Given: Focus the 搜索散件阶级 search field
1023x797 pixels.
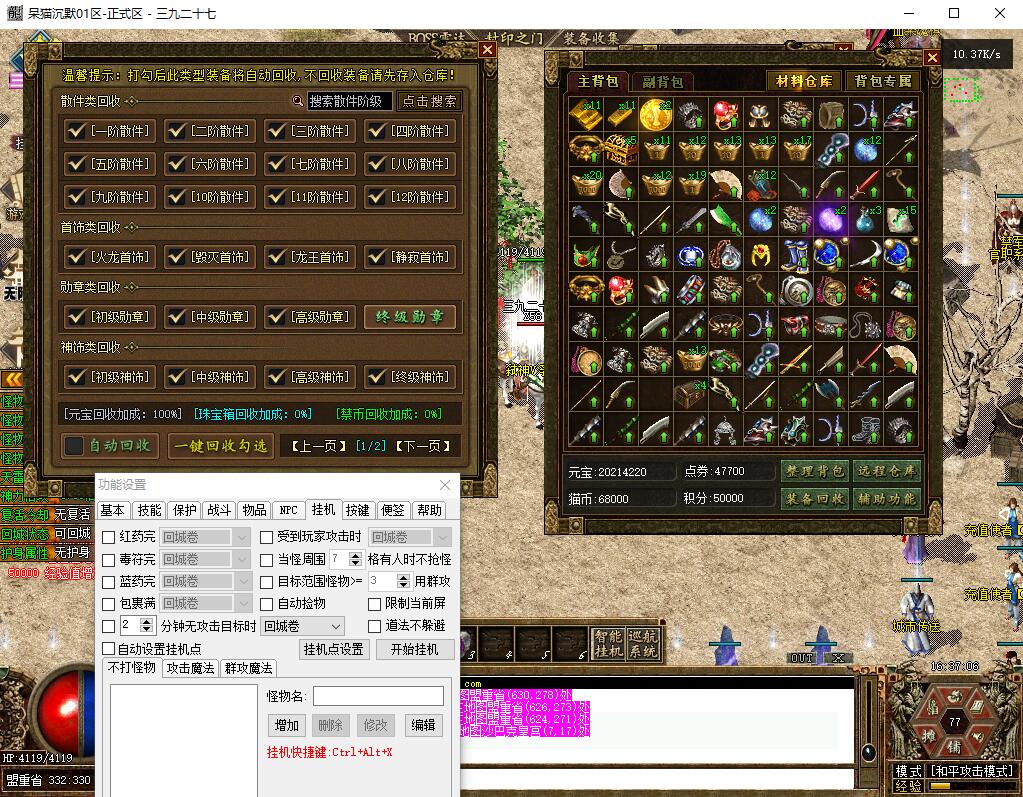Looking at the screenshot, I should [348, 101].
